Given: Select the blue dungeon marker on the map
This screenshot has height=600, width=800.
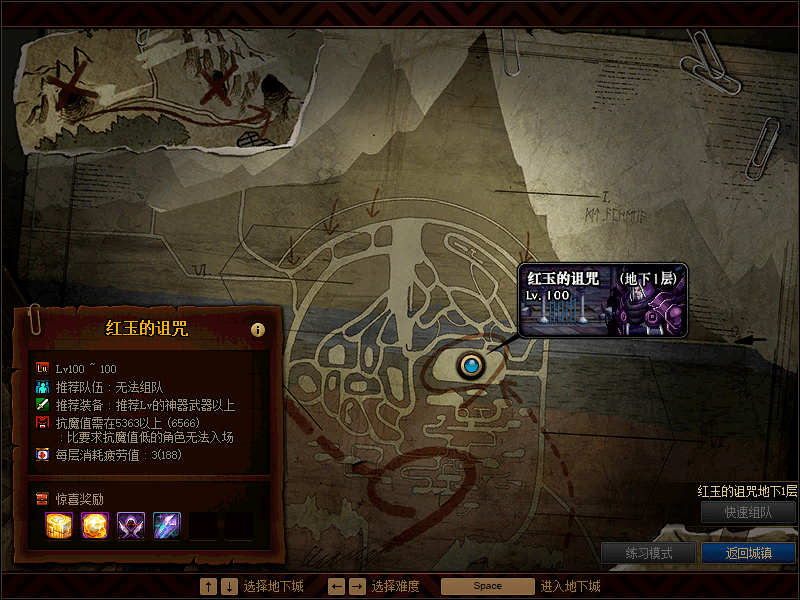Looking at the screenshot, I should [471, 366].
